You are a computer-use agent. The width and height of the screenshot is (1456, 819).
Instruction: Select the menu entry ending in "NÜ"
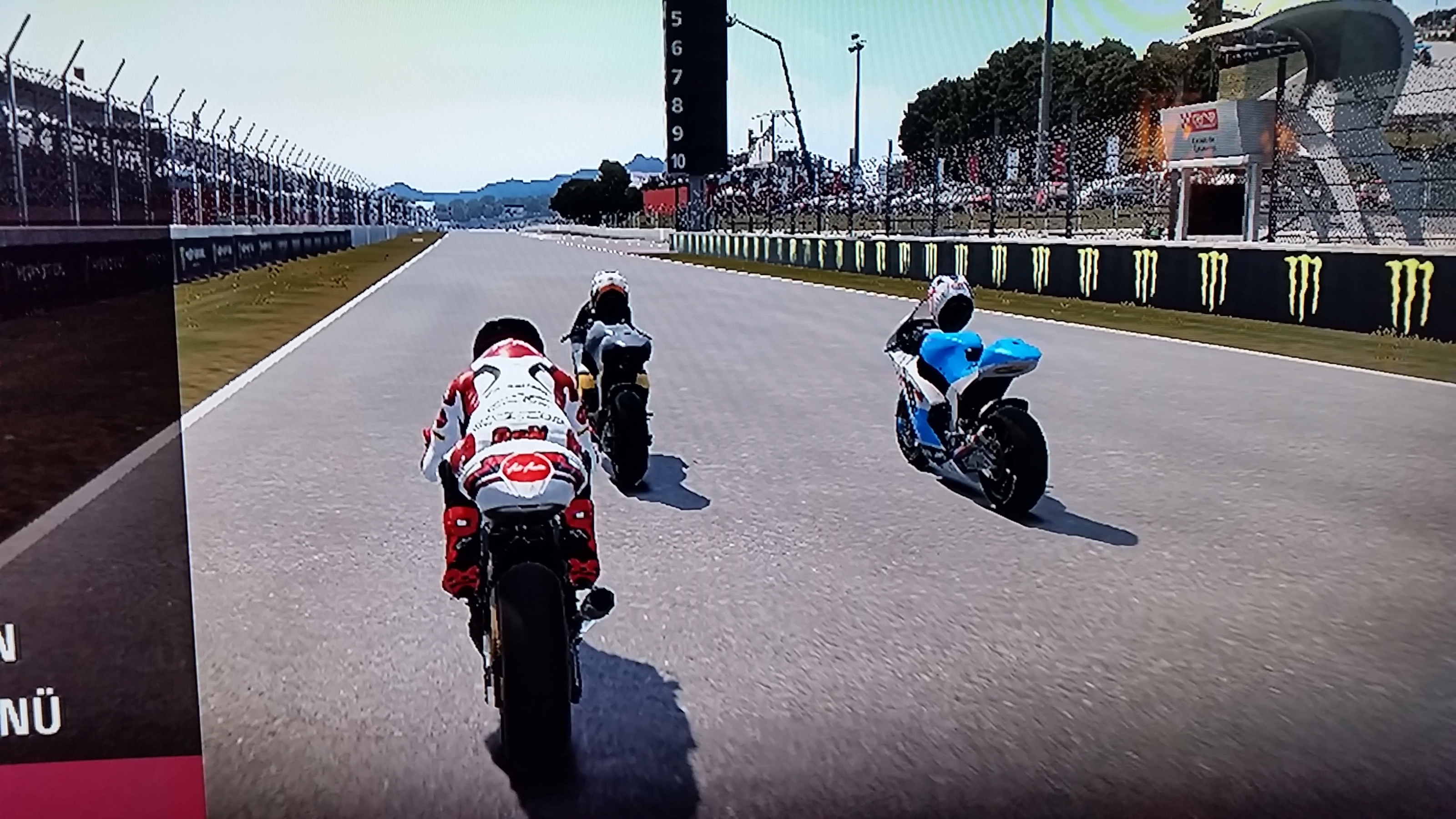[x=31, y=716]
